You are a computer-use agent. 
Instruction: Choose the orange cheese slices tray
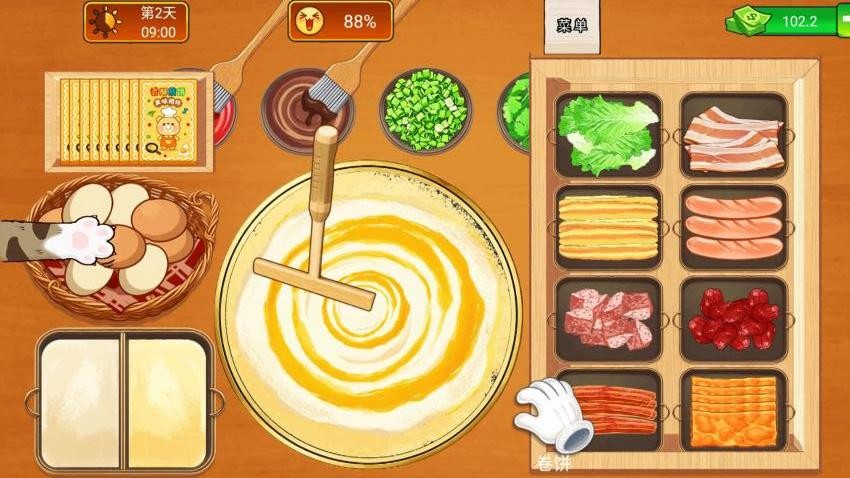(x=733, y=410)
